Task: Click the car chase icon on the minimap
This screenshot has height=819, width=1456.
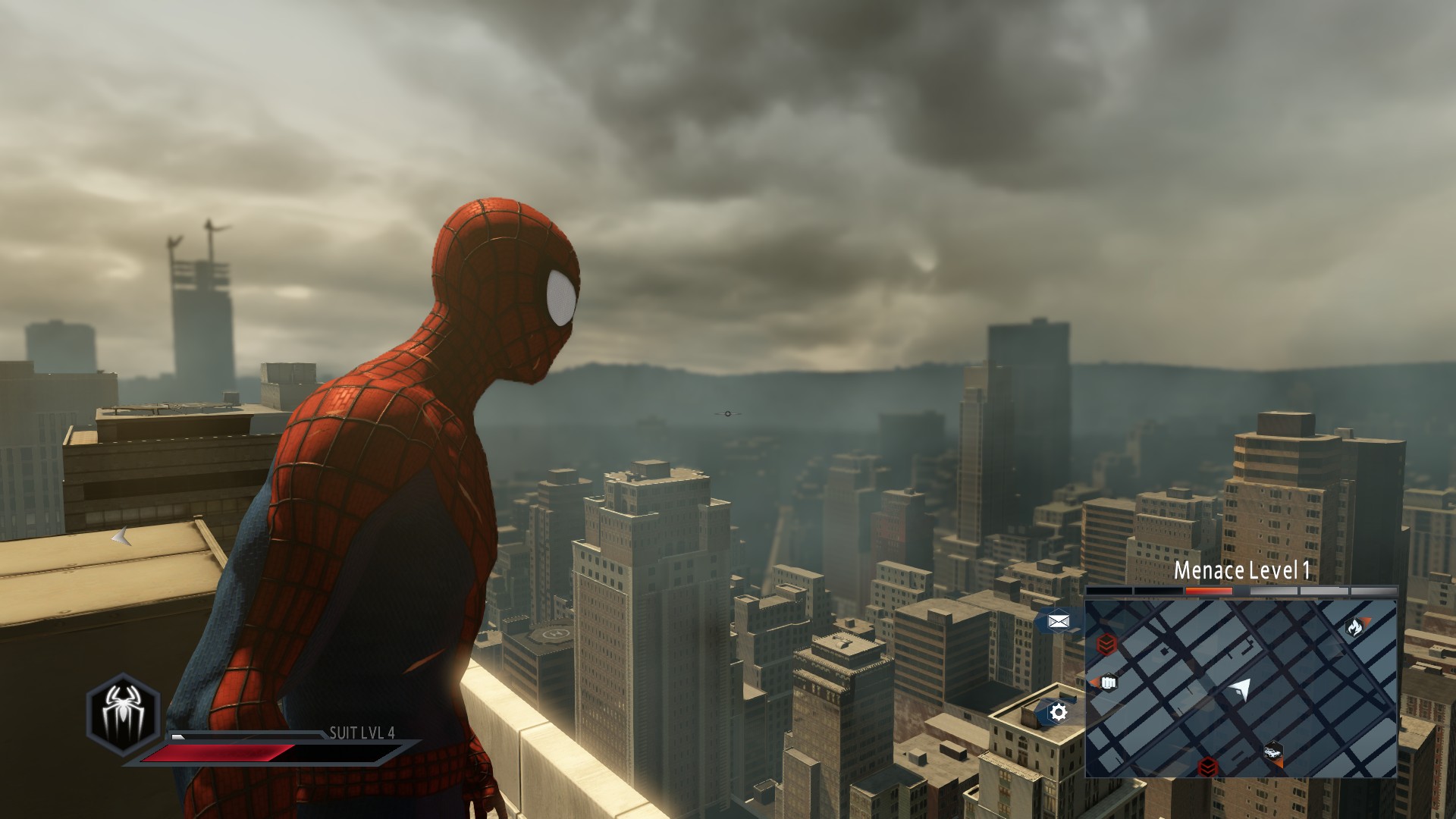Action: point(1273,752)
